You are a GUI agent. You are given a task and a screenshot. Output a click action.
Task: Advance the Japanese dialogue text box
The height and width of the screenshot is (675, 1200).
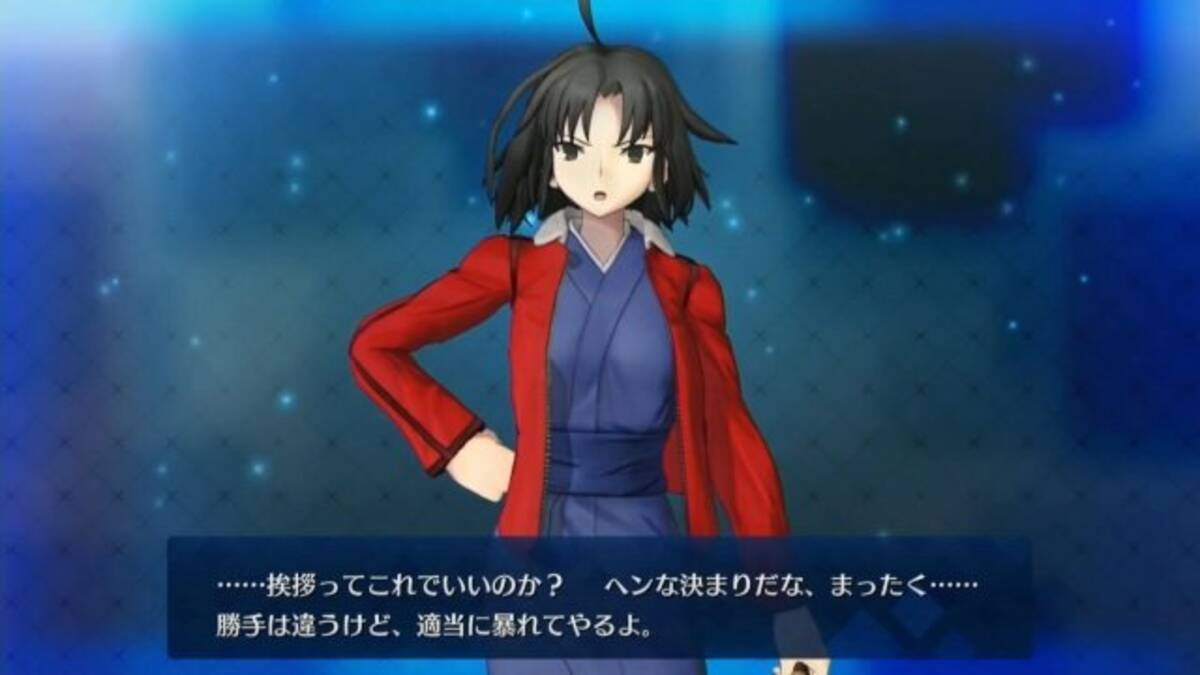(598, 598)
